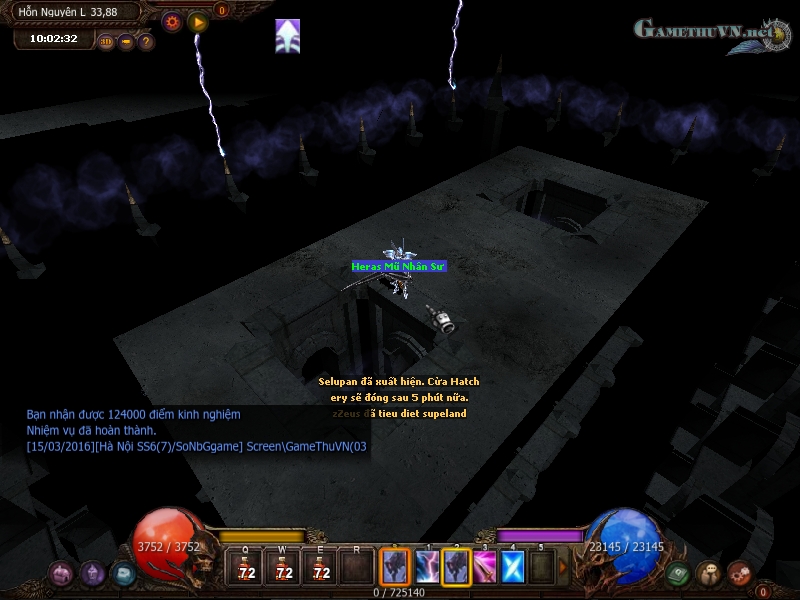800x600 pixels.
Task: Open the question mark help button
Action: pyautogui.click(x=146, y=42)
